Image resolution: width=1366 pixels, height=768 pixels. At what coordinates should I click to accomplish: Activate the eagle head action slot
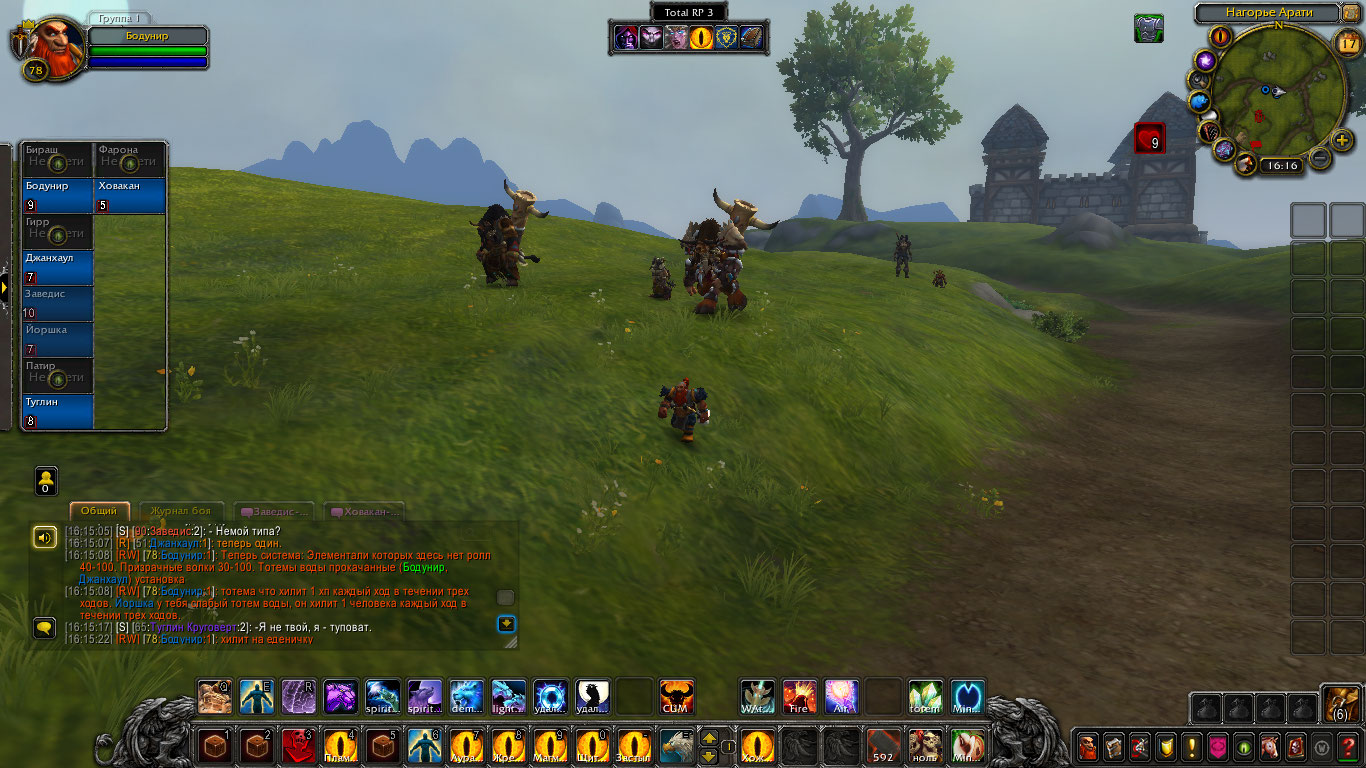click(x=675, y=746)
